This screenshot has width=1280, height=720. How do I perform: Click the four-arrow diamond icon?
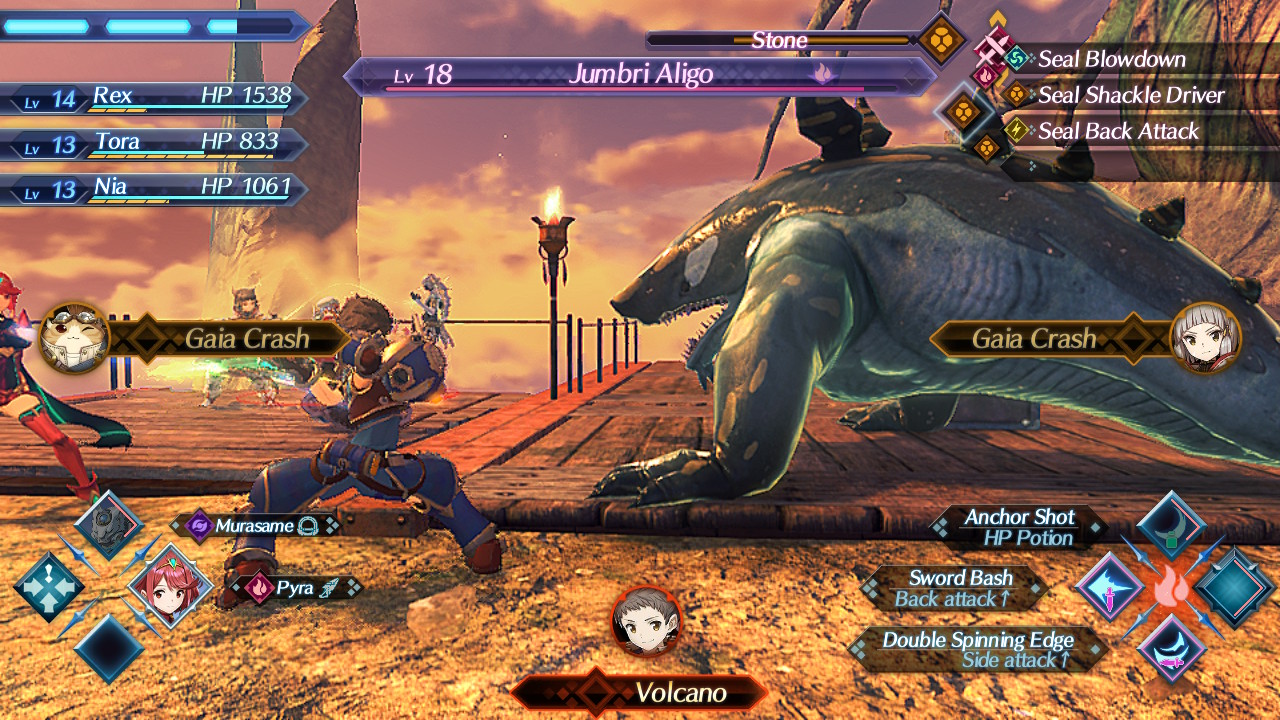tap(47, 587)
